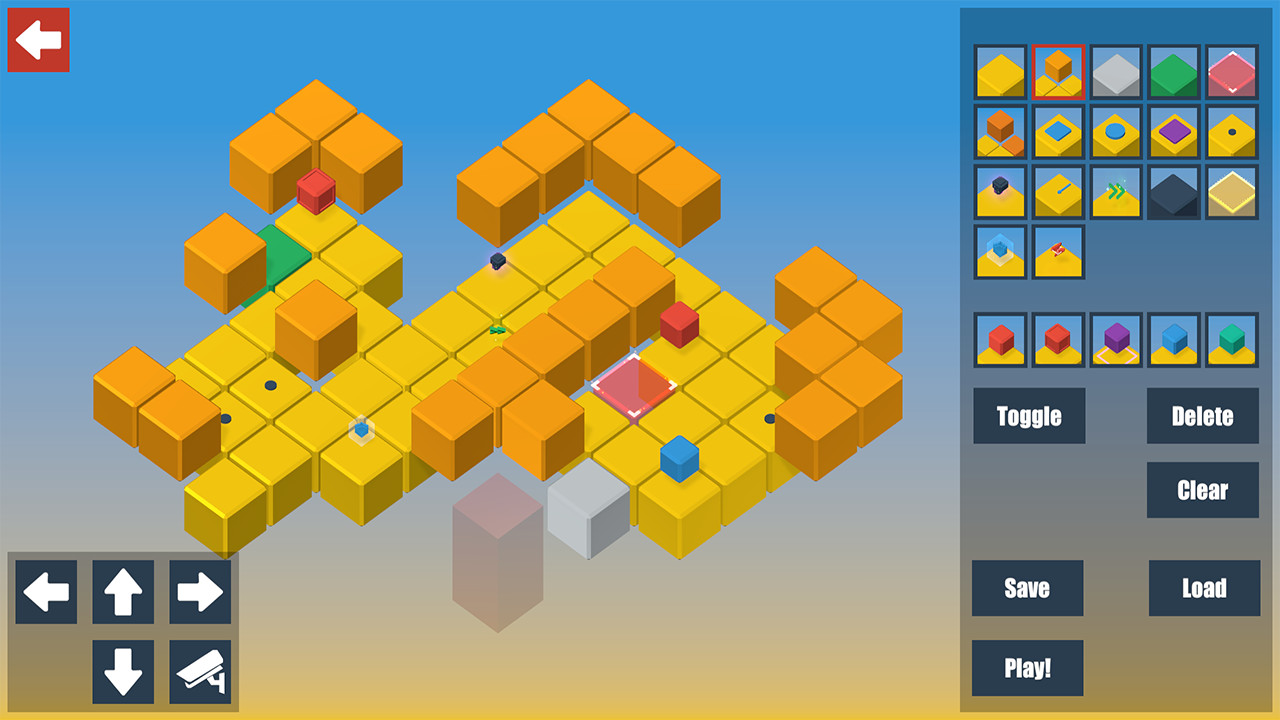The width and height of the screenshot is (1280, 720).
Task: Save the current level
Action: (x=1026, y=588)
